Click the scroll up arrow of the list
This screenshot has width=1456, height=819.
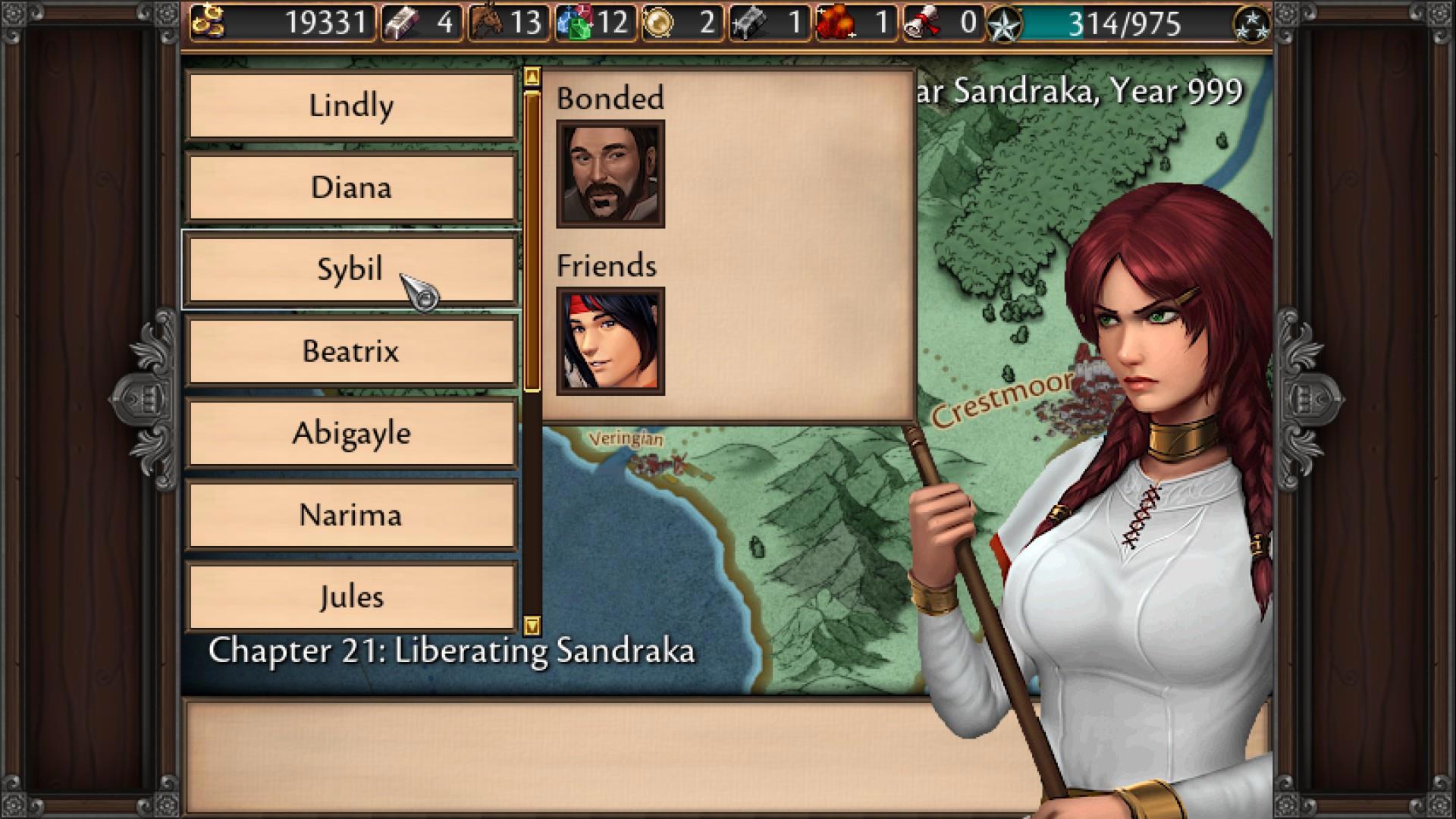coord(532,77)
